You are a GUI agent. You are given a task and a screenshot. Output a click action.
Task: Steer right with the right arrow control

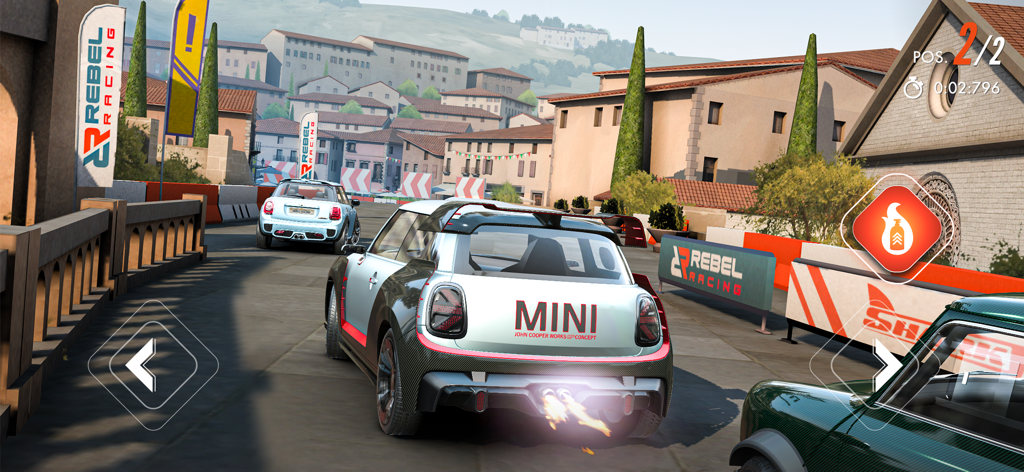click(885, 366)
